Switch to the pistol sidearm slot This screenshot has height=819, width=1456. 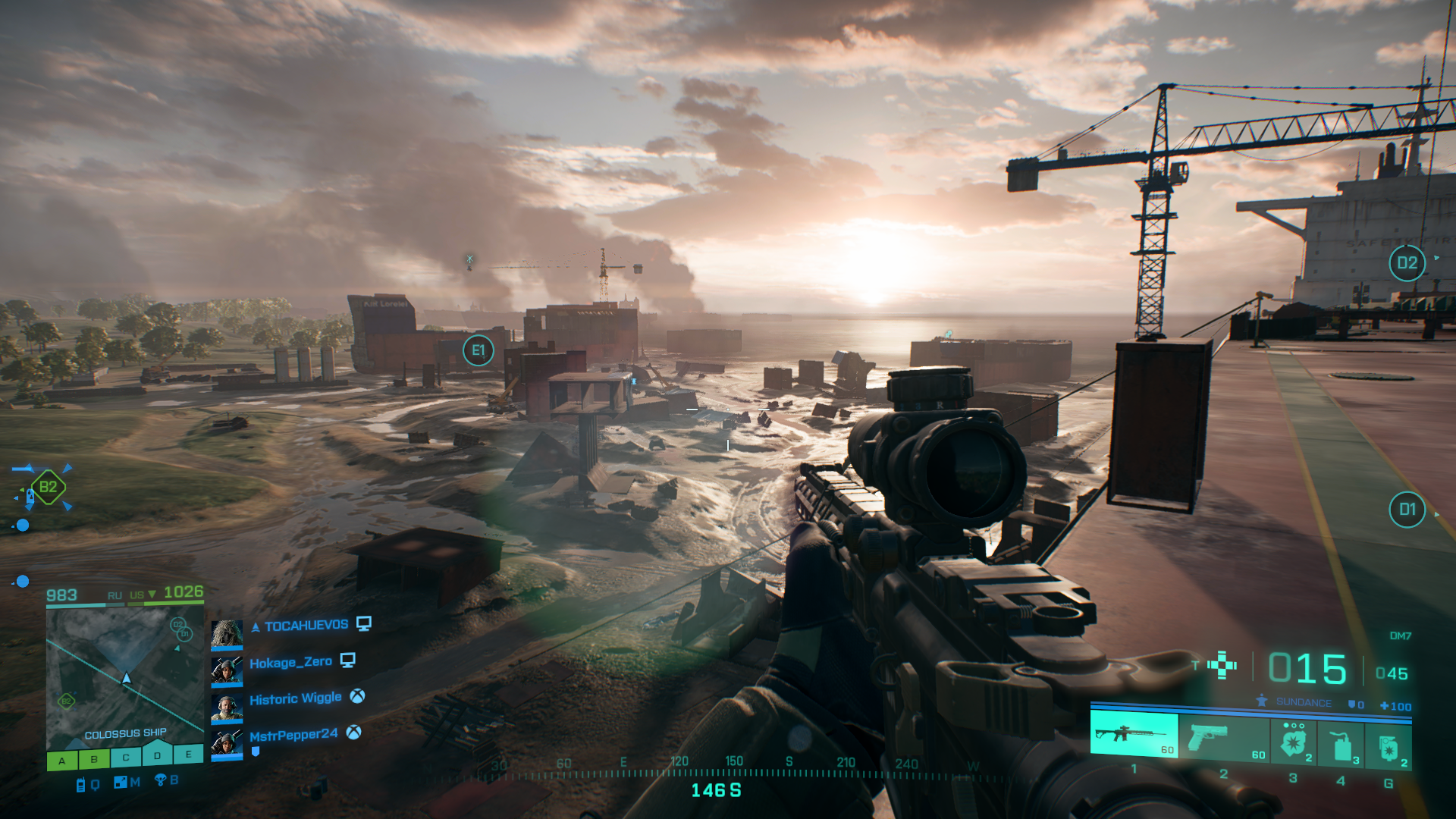(1224, 737)
